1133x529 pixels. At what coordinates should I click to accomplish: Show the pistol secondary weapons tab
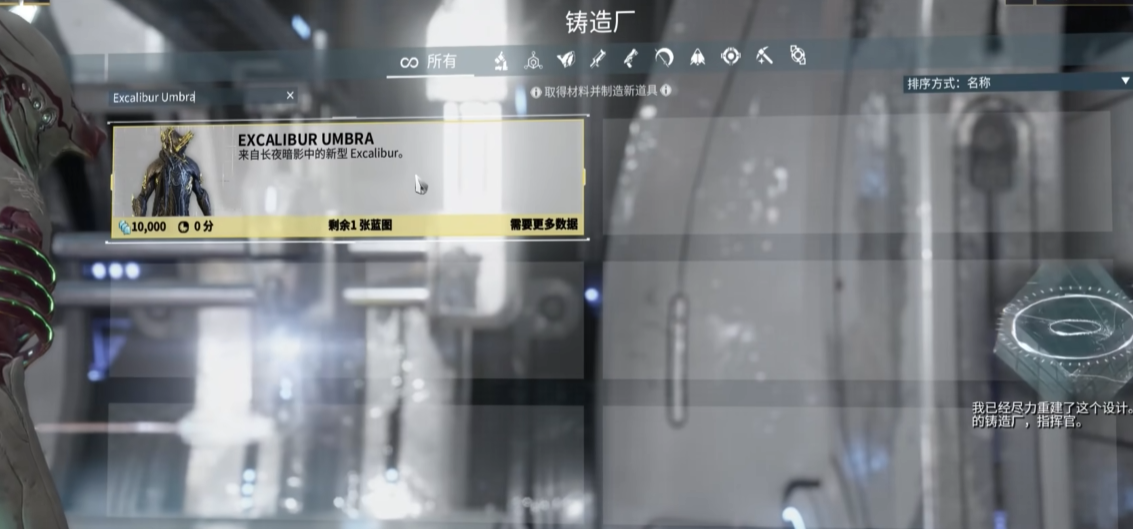coord(631,59)
